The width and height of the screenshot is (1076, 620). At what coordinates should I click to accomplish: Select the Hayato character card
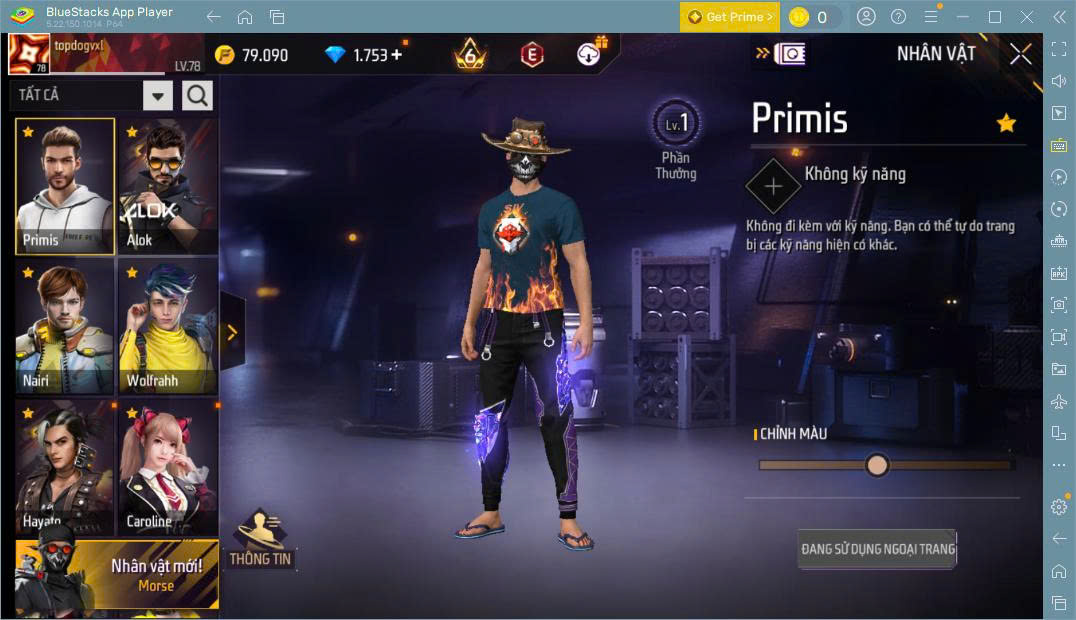click(65, 466)
